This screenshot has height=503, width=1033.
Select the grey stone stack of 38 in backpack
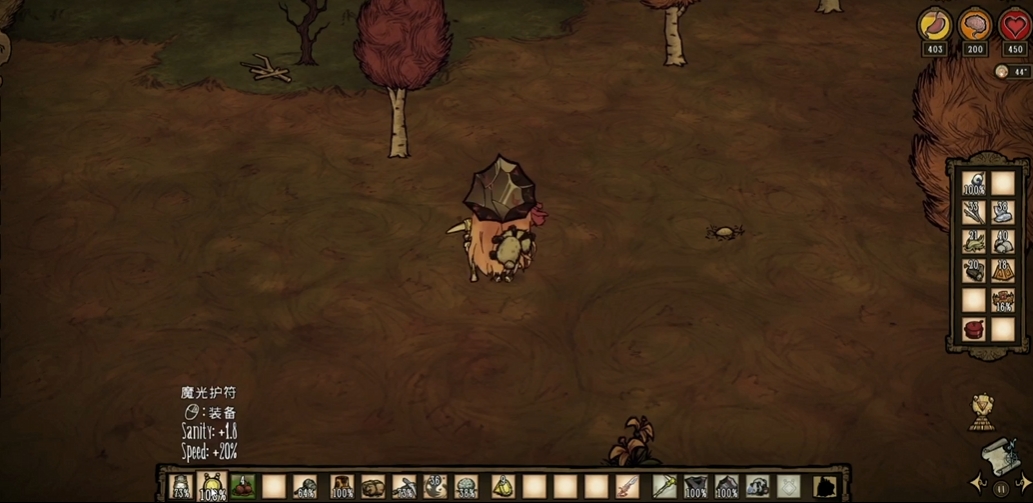coord(1002,212)
